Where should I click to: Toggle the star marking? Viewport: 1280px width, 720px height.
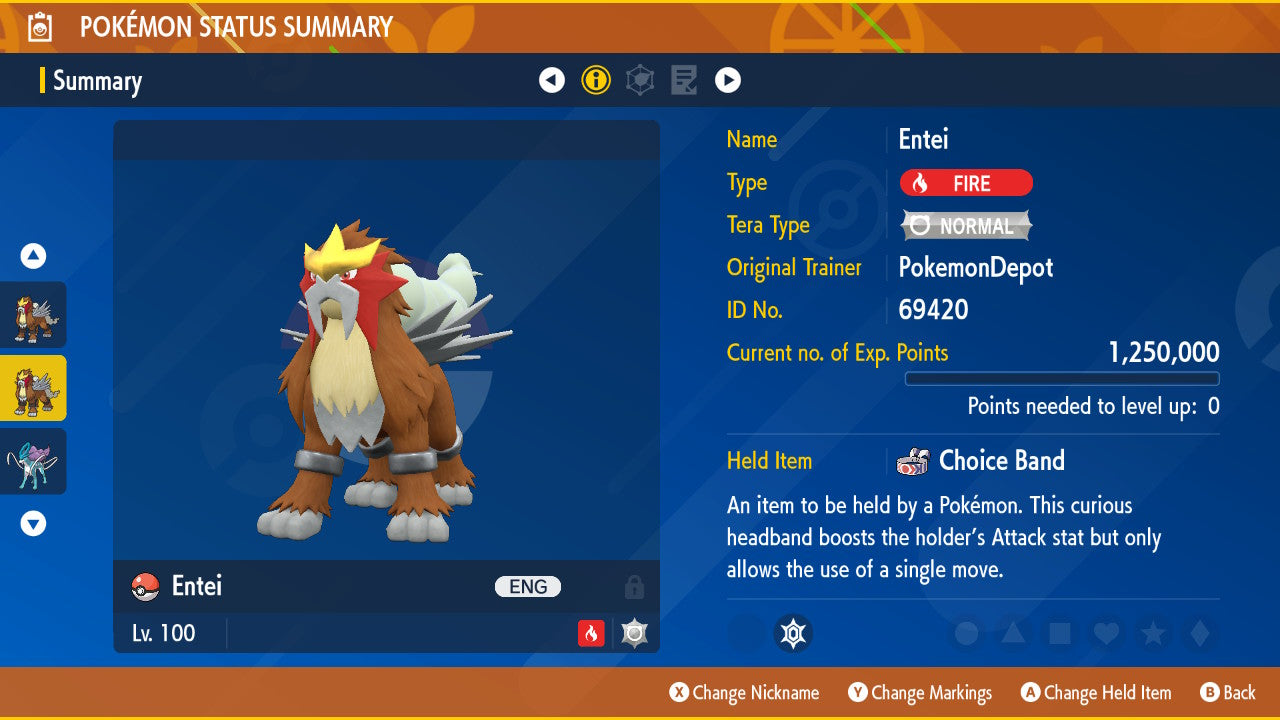[1152, 633]
